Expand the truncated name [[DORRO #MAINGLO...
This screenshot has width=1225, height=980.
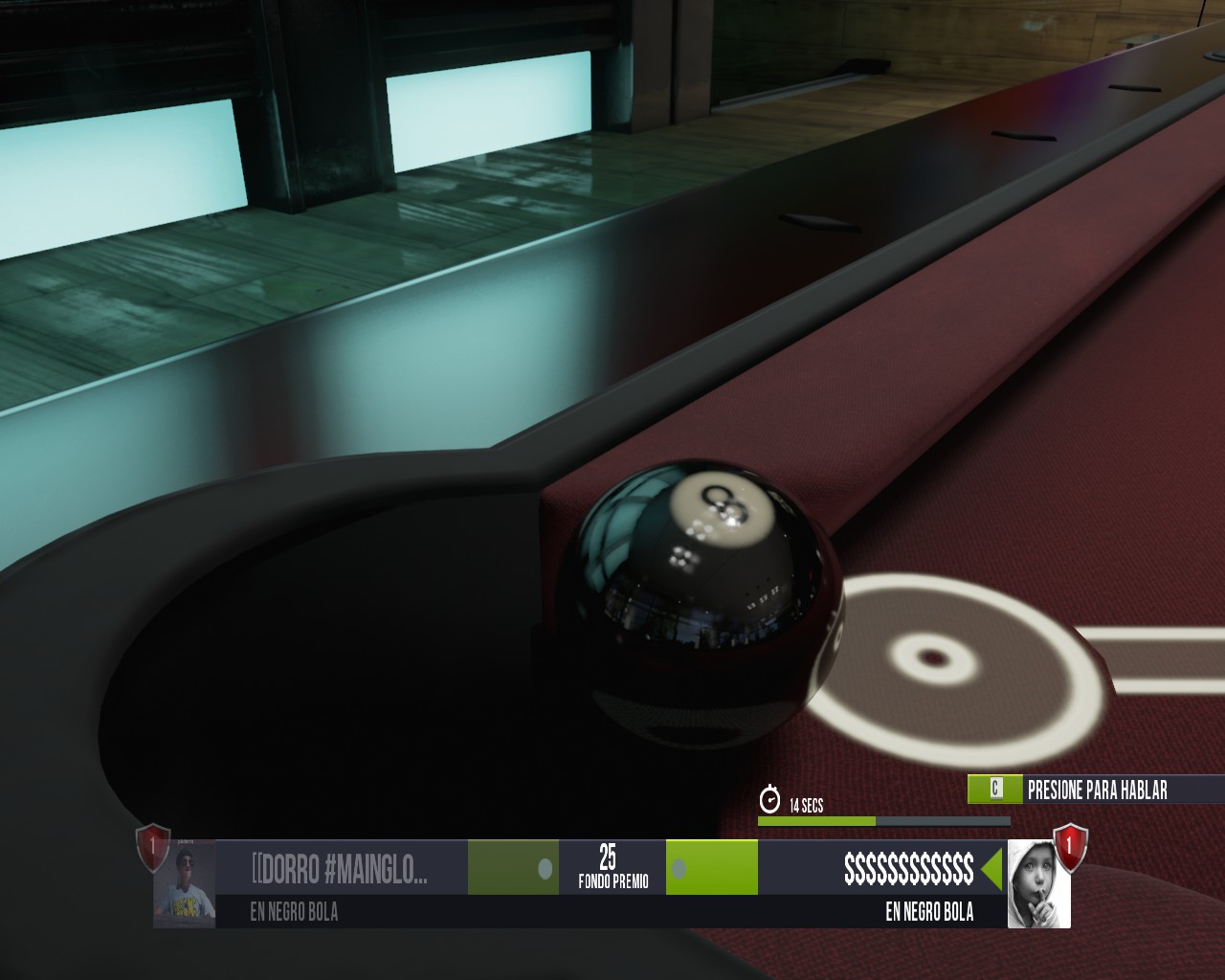pyautogui.click(x=340, y=868)
